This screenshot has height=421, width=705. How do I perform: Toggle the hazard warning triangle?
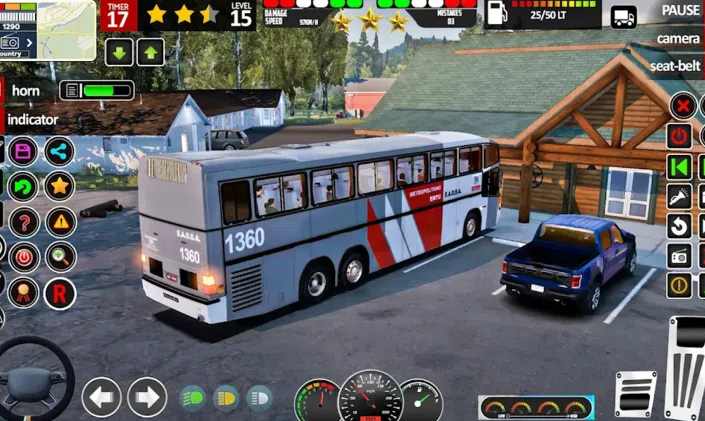[x=59, y=221]
